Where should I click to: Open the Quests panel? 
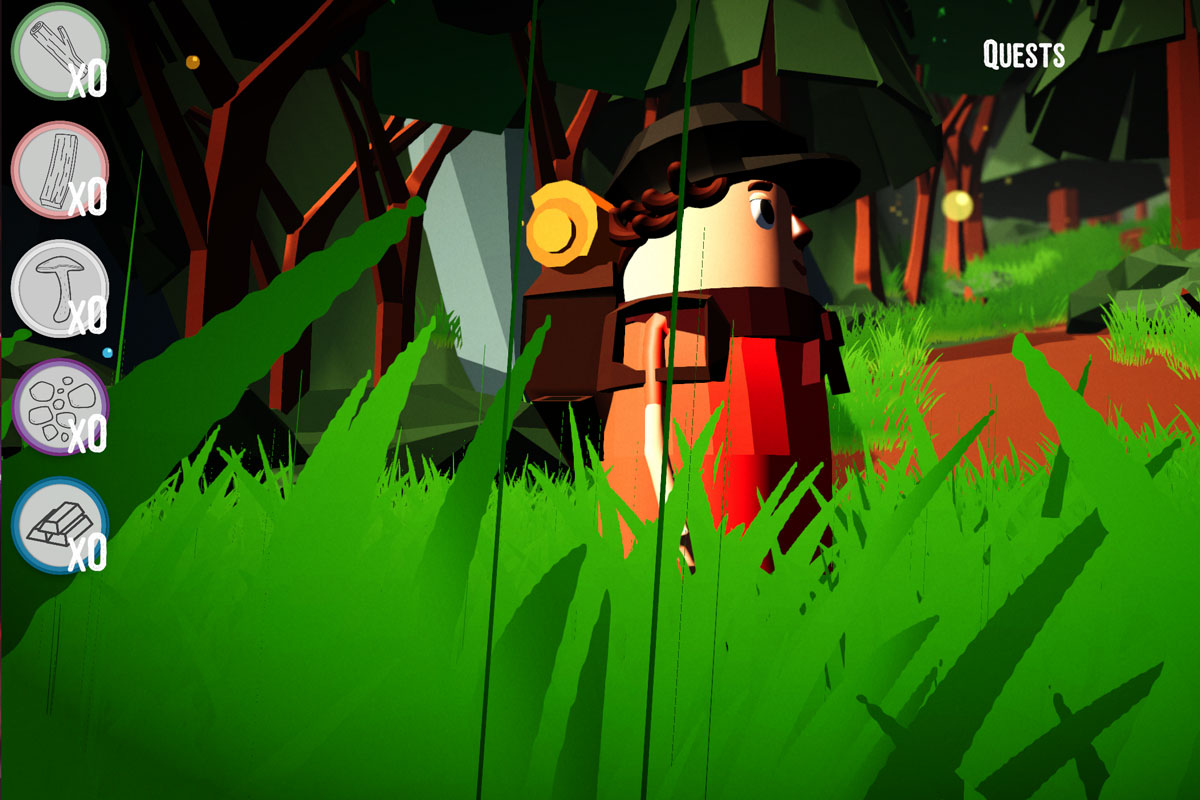[x=1023, y=55]
